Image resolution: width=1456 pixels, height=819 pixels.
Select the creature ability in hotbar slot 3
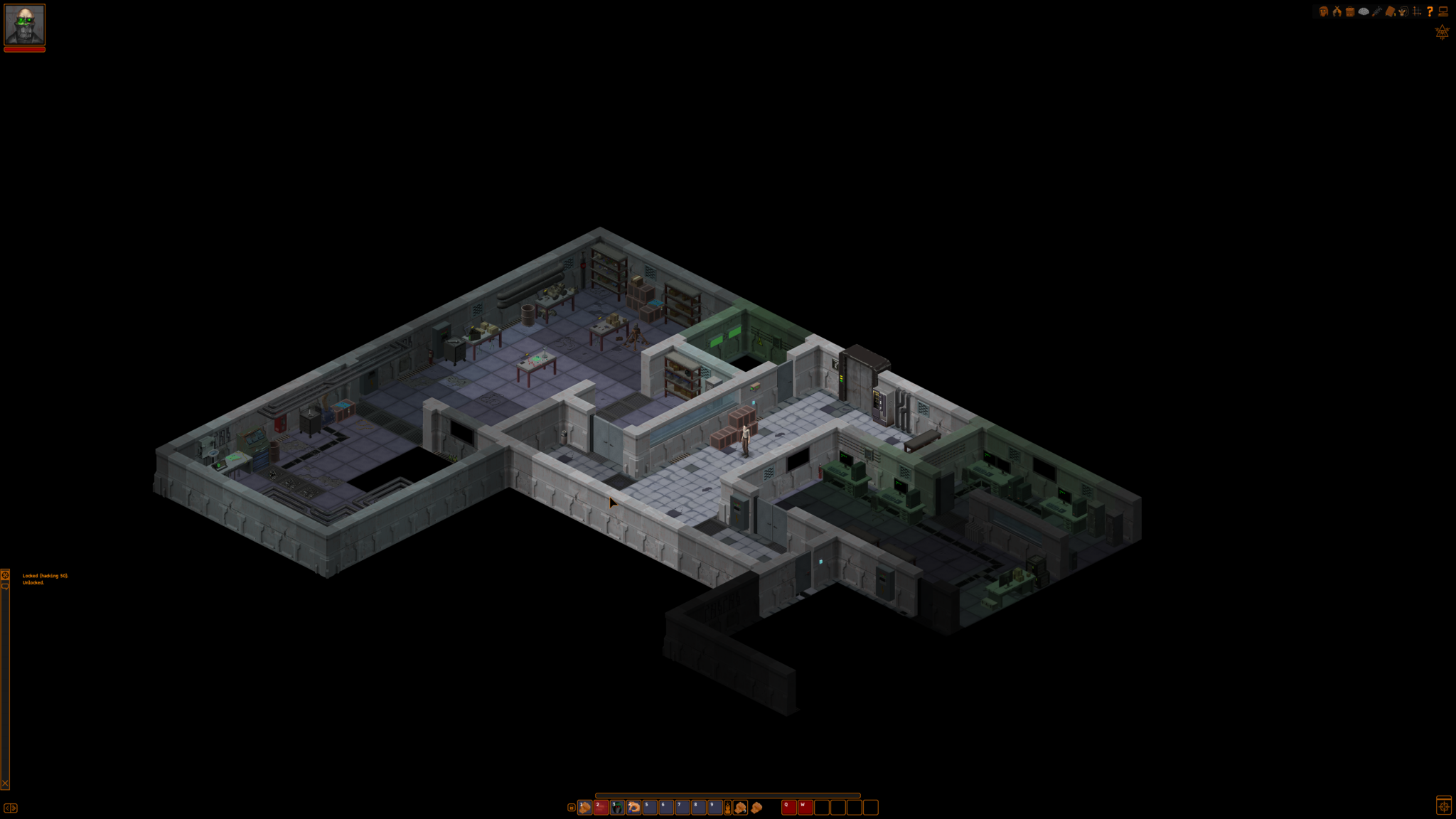pyautogui.click(x=617, y=808)
